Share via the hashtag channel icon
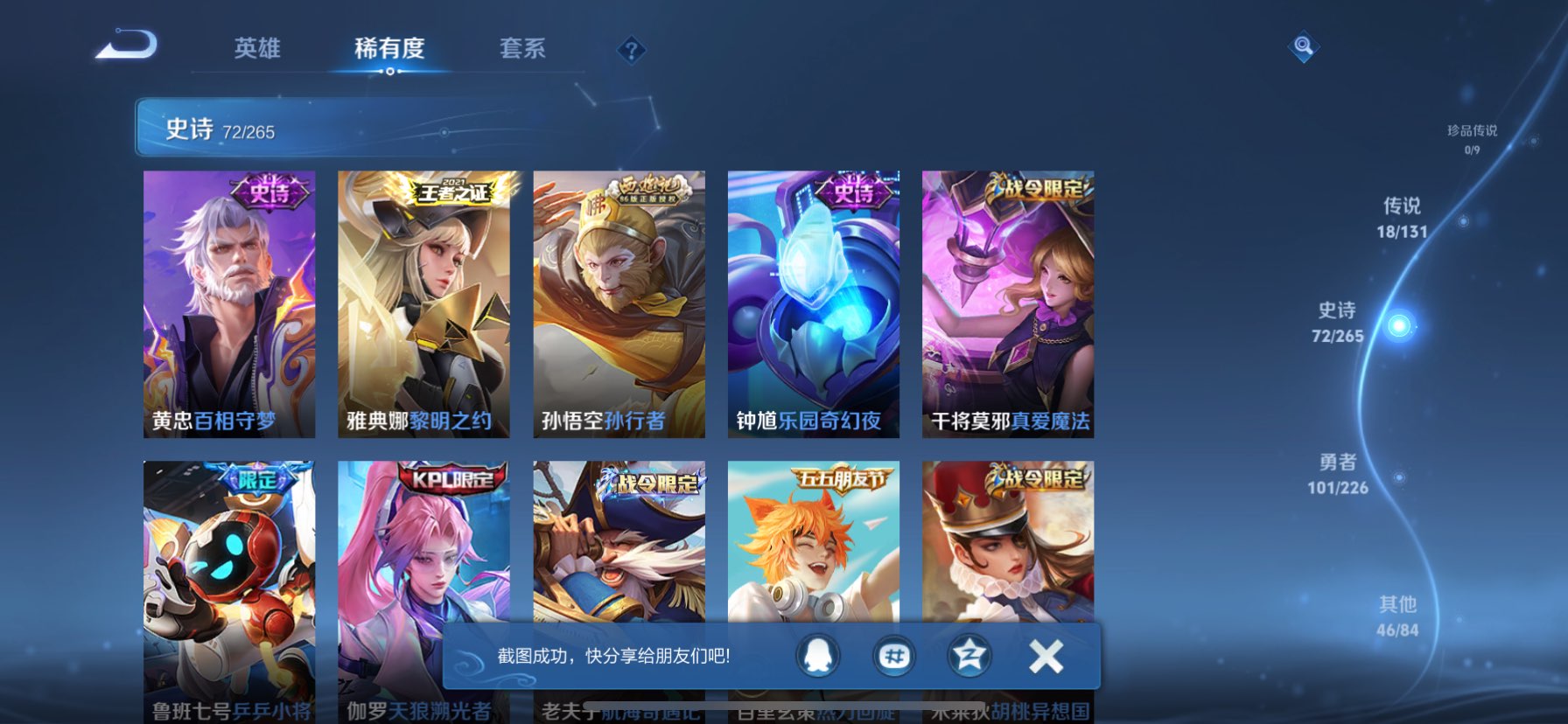The width and height of the screenshot is (1568, 724). click(895, 656)
